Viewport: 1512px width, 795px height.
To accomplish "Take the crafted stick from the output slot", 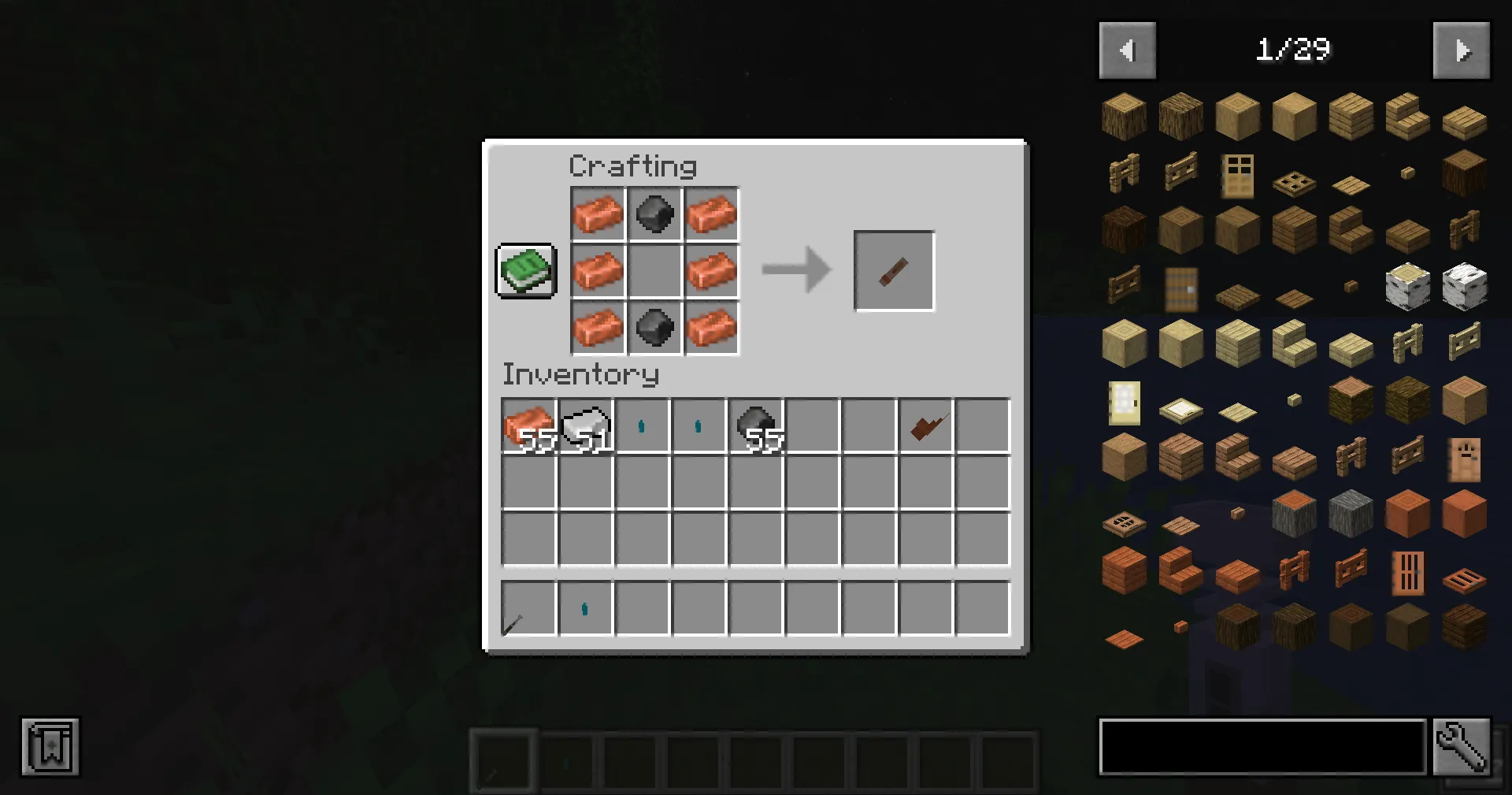I will (894, 270).
